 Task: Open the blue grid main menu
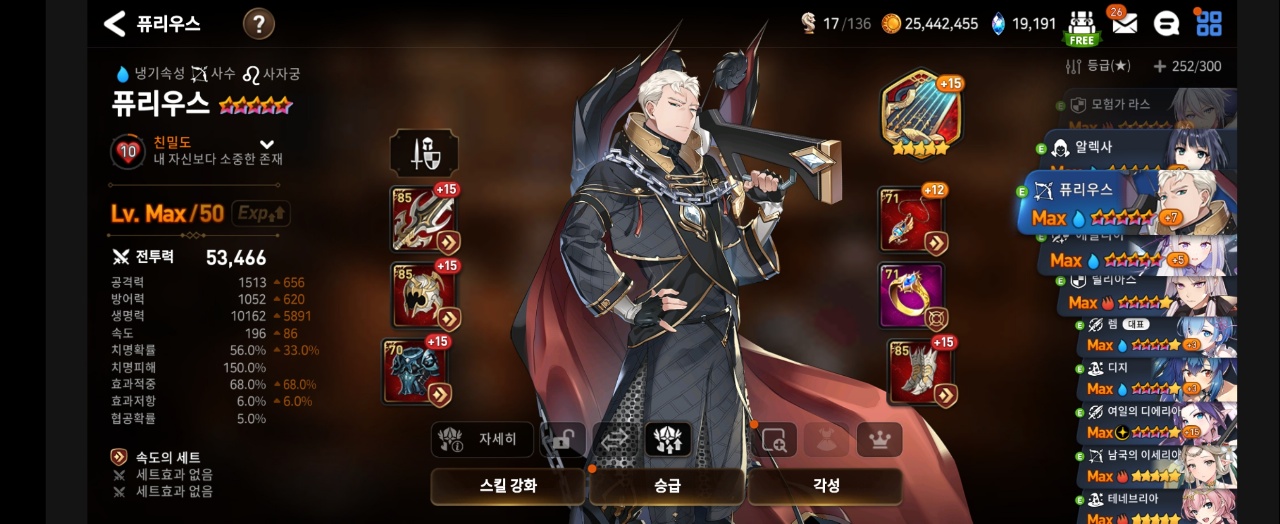[1209, 23]
